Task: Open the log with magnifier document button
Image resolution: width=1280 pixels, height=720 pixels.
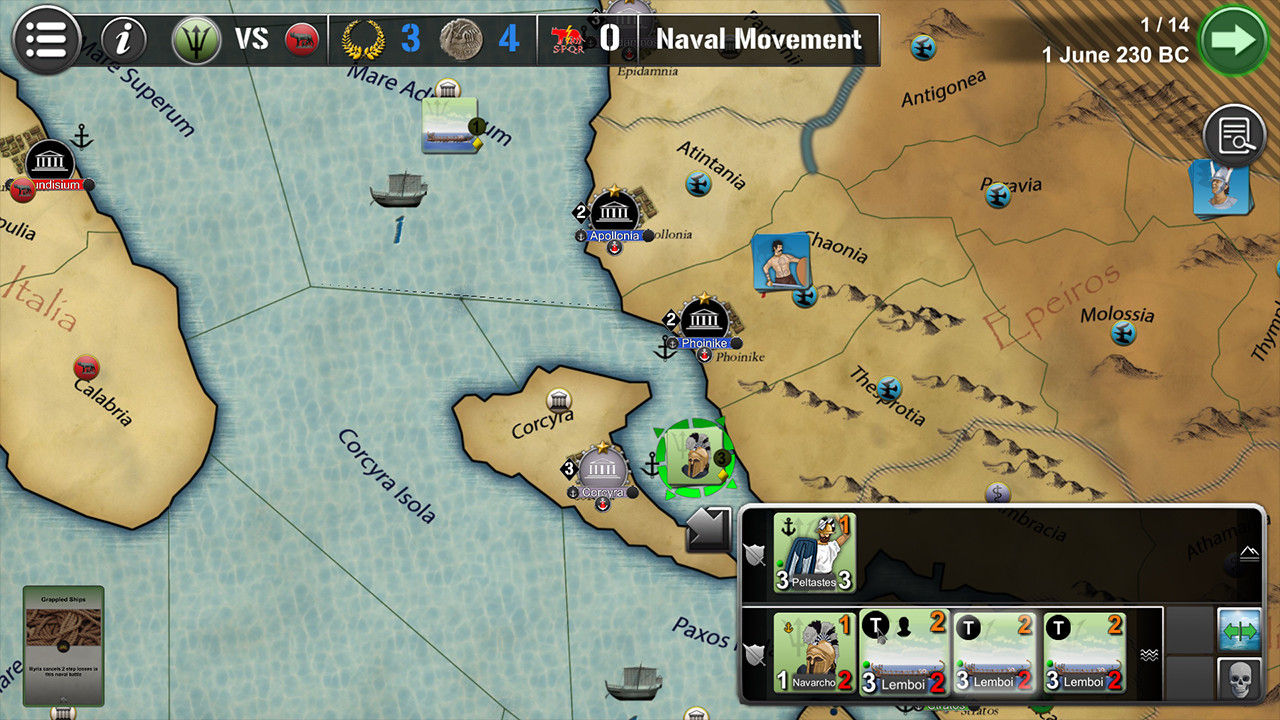Action: coord(1235,137)
